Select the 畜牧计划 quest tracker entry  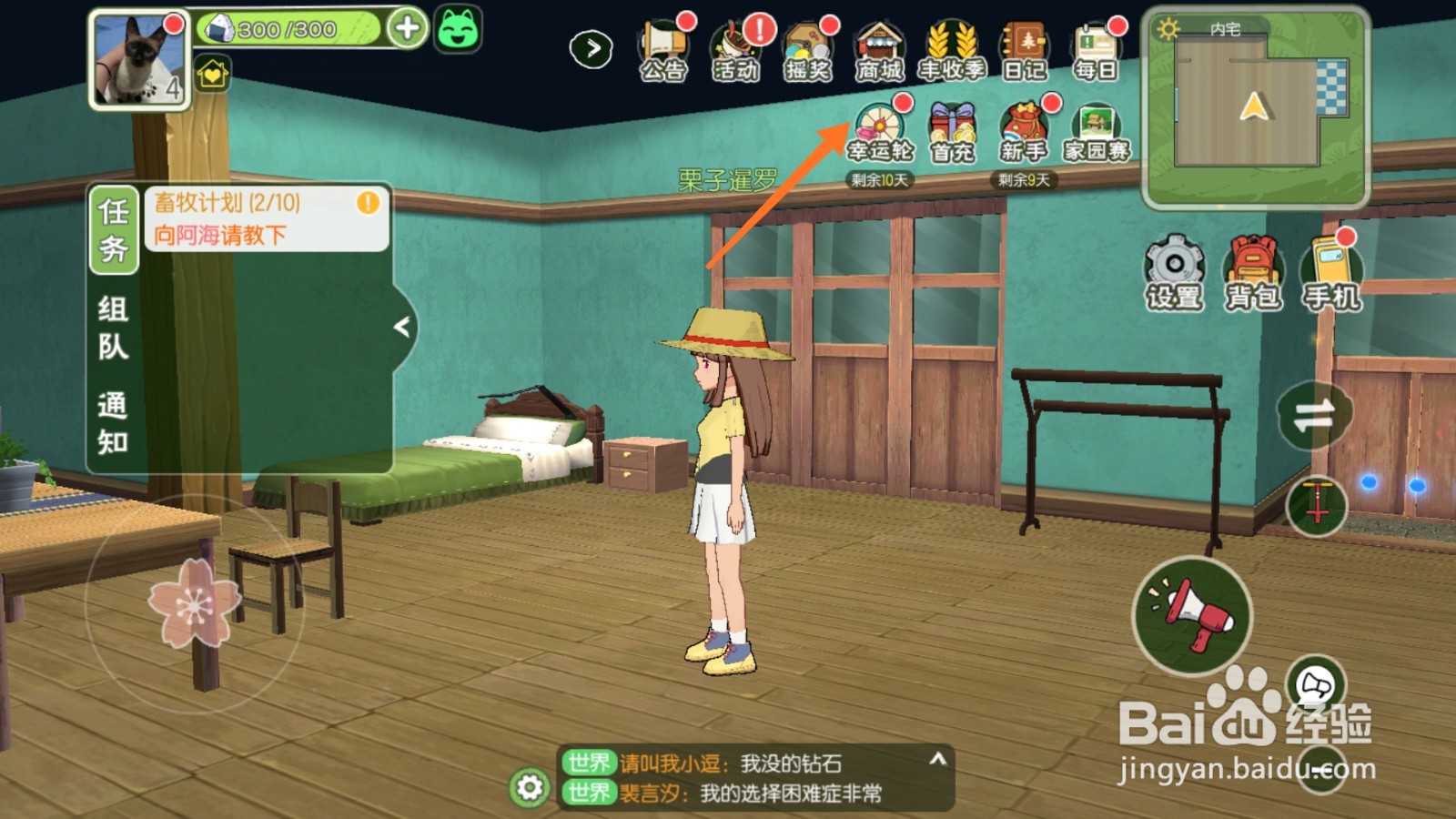point(266,218)
